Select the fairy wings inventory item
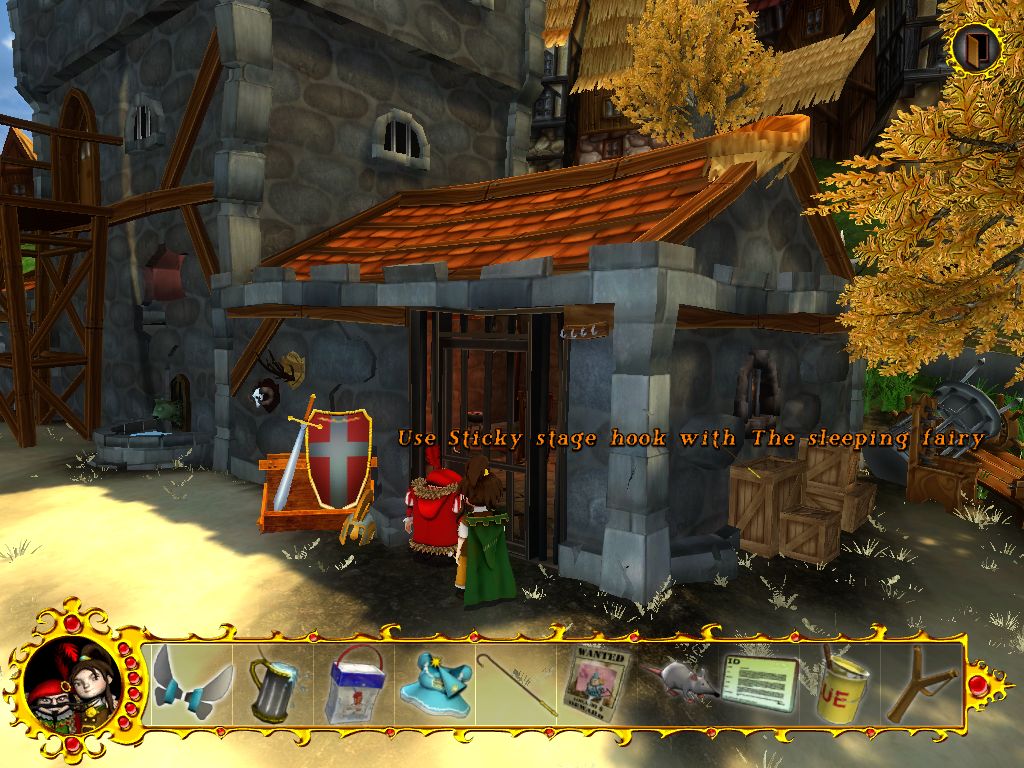The width and height of the screenshot is (1024, 768). 192,683
